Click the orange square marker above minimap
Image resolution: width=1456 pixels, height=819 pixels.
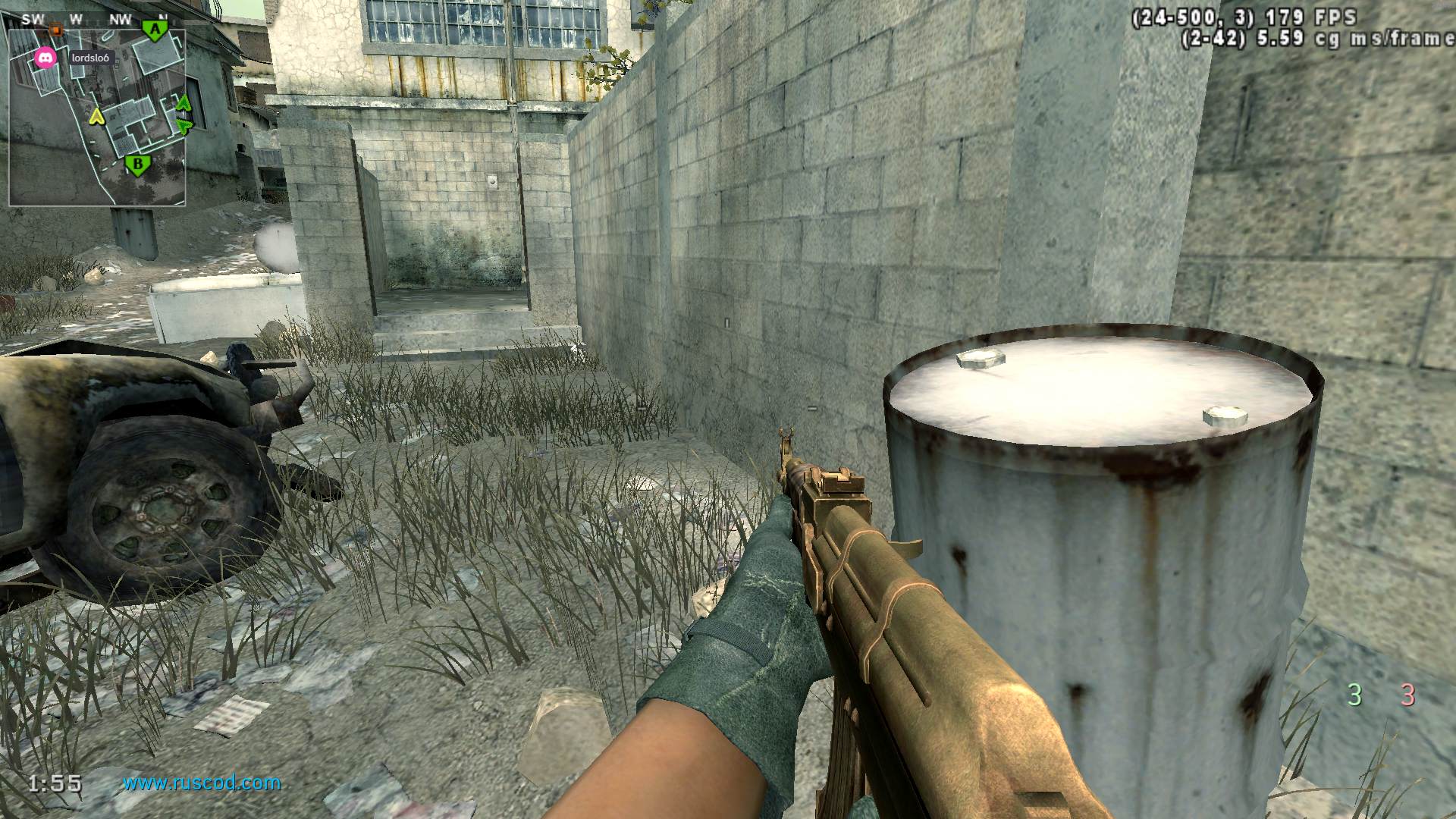(x=55, y=30)
